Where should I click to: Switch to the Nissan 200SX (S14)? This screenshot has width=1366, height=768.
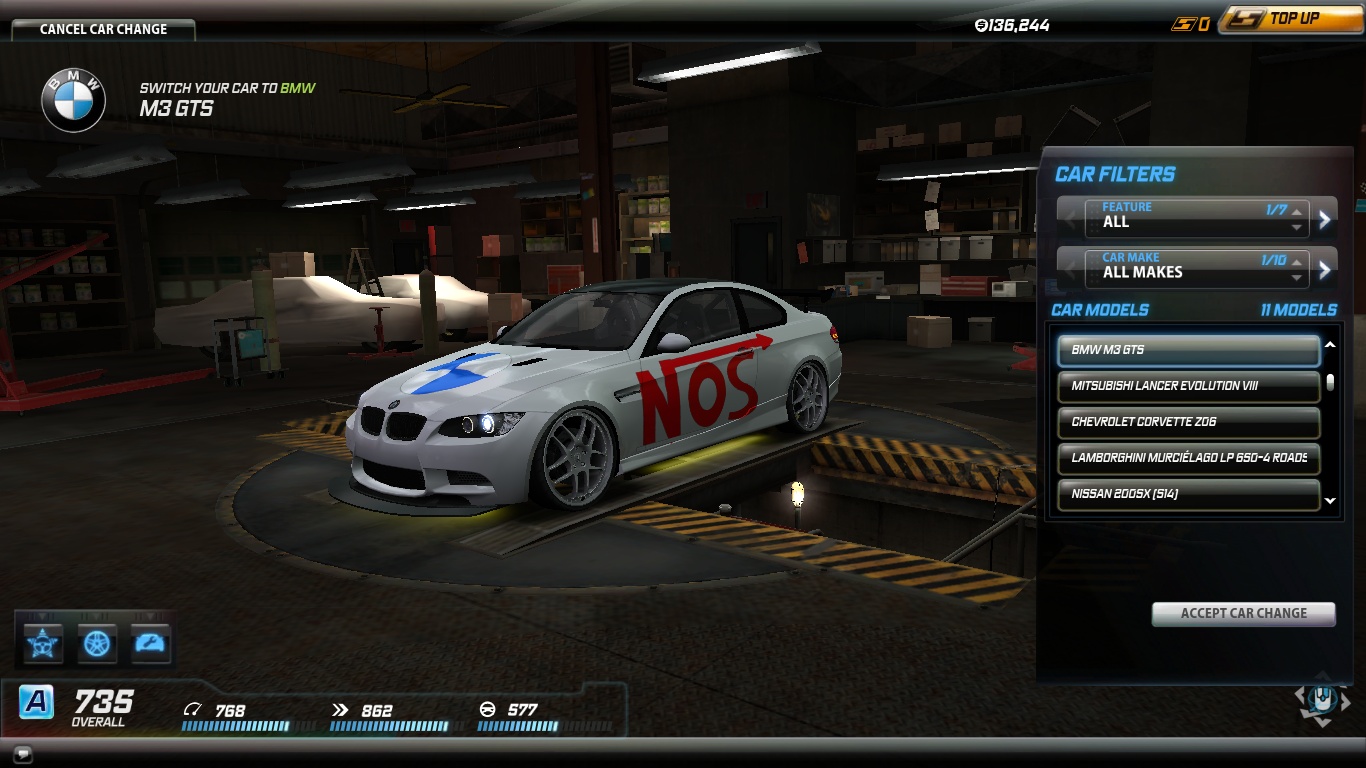1188,494
